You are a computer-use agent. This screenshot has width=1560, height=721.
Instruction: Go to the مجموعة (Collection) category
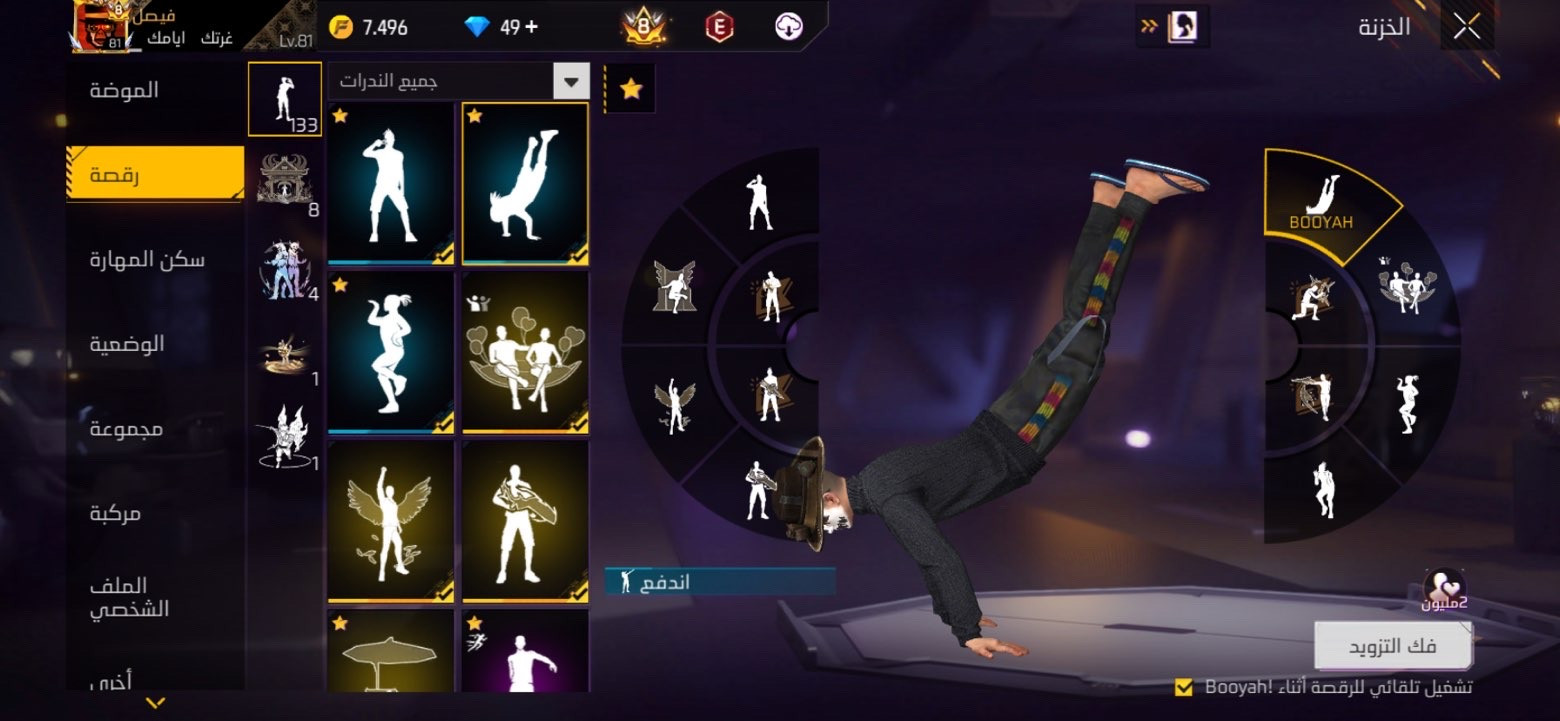click(127, 429)
